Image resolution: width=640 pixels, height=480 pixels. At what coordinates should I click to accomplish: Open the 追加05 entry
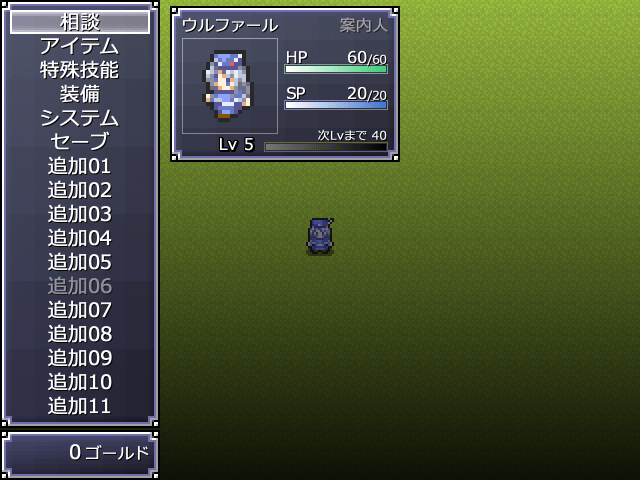(80, 262)
